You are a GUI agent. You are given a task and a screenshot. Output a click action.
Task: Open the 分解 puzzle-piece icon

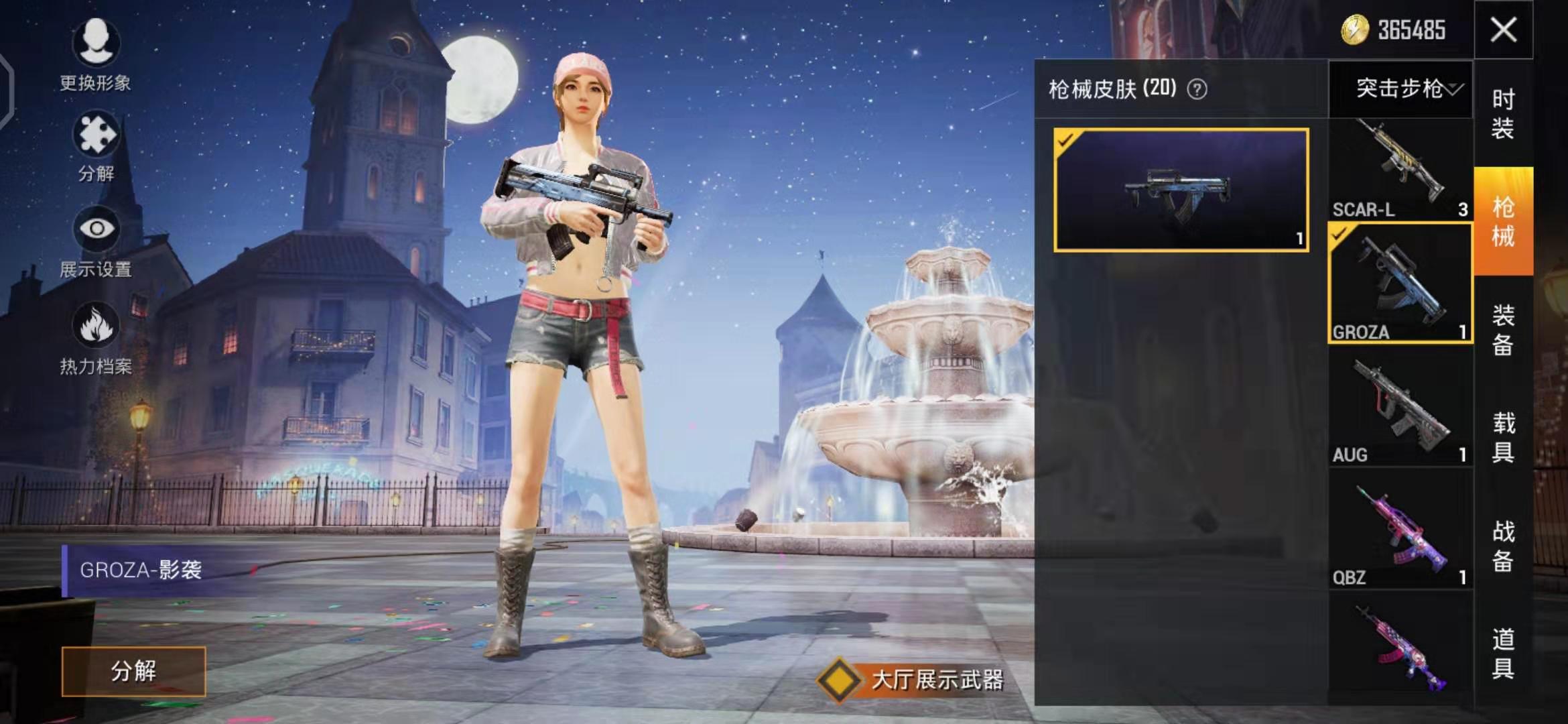tap(96, 146)
